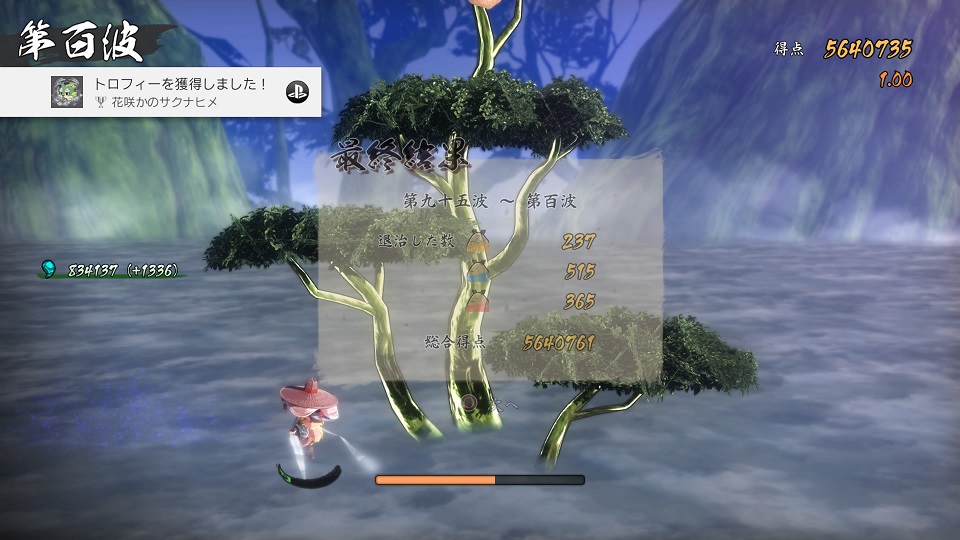Click the PlayStation logo on the notification
Viewport: 960px width, 540px height.
pyautogui.click(x=297, y=92)
